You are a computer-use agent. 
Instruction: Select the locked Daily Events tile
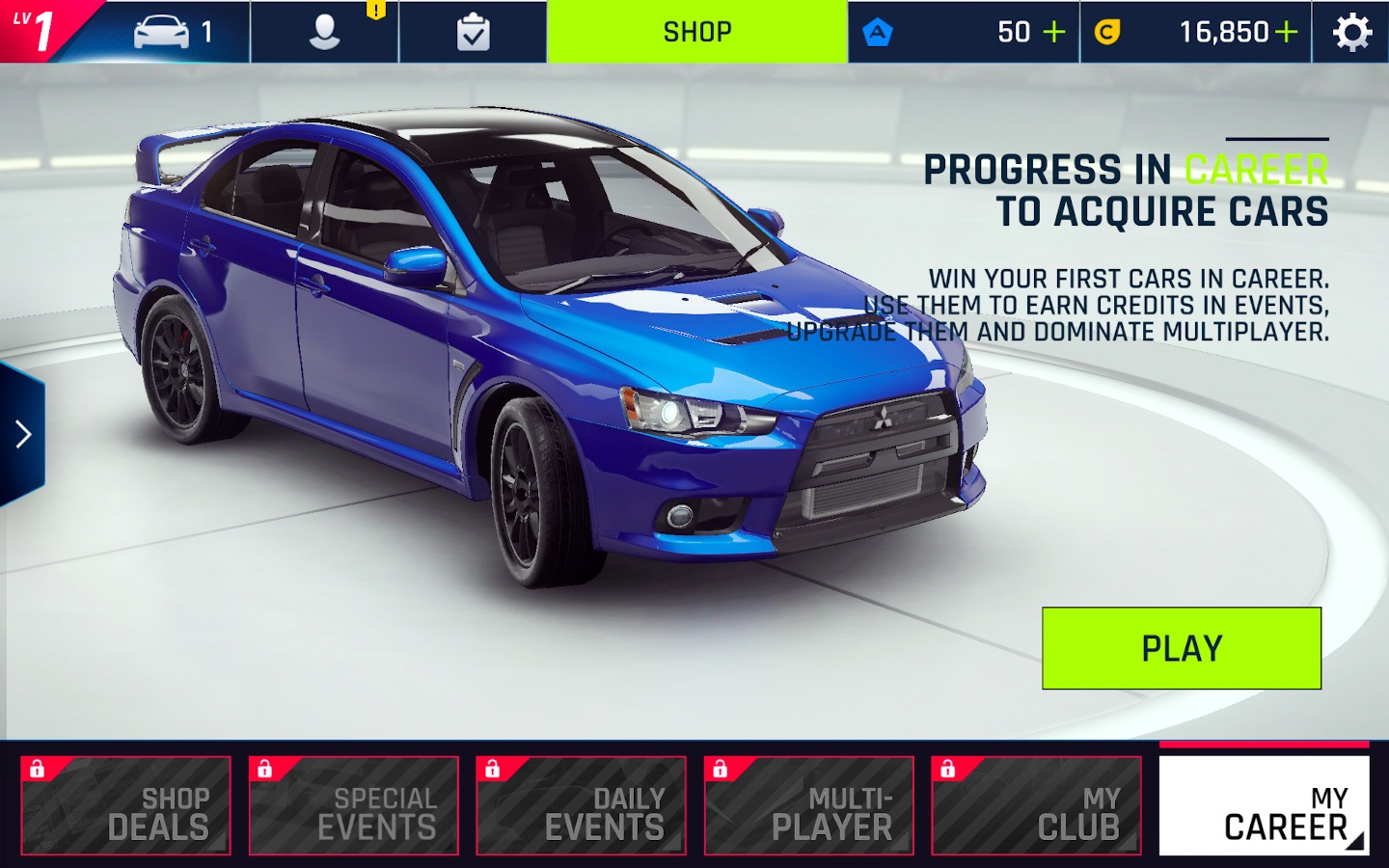click(x=582, y=805)
